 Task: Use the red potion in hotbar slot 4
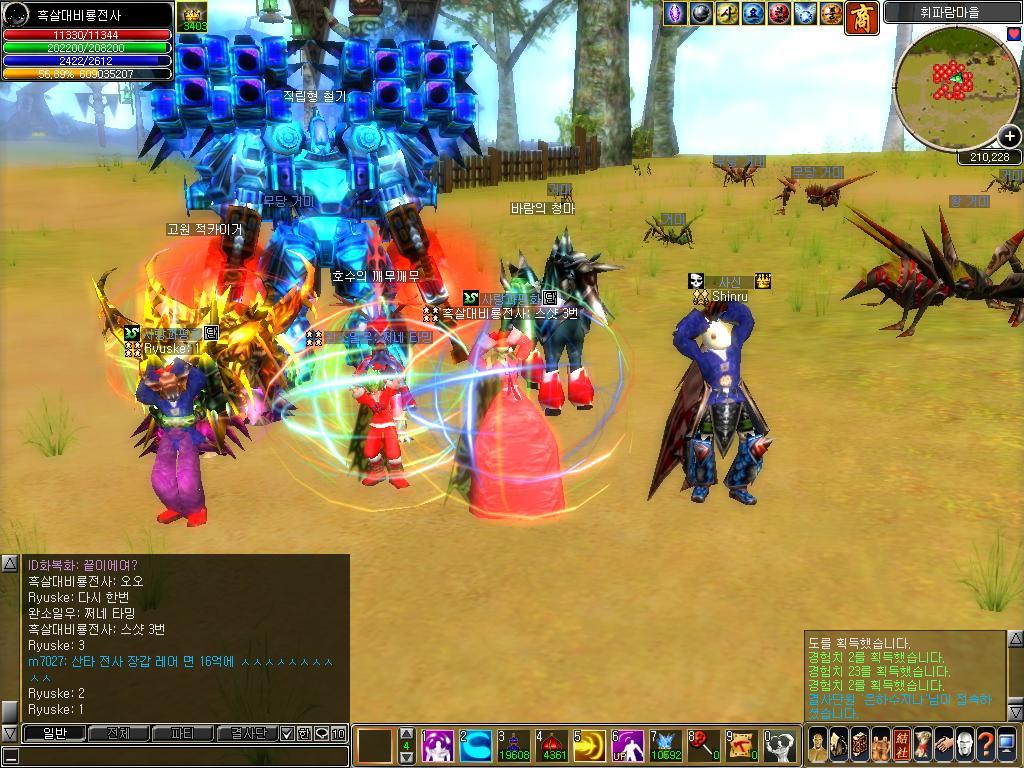pos(553,746)
